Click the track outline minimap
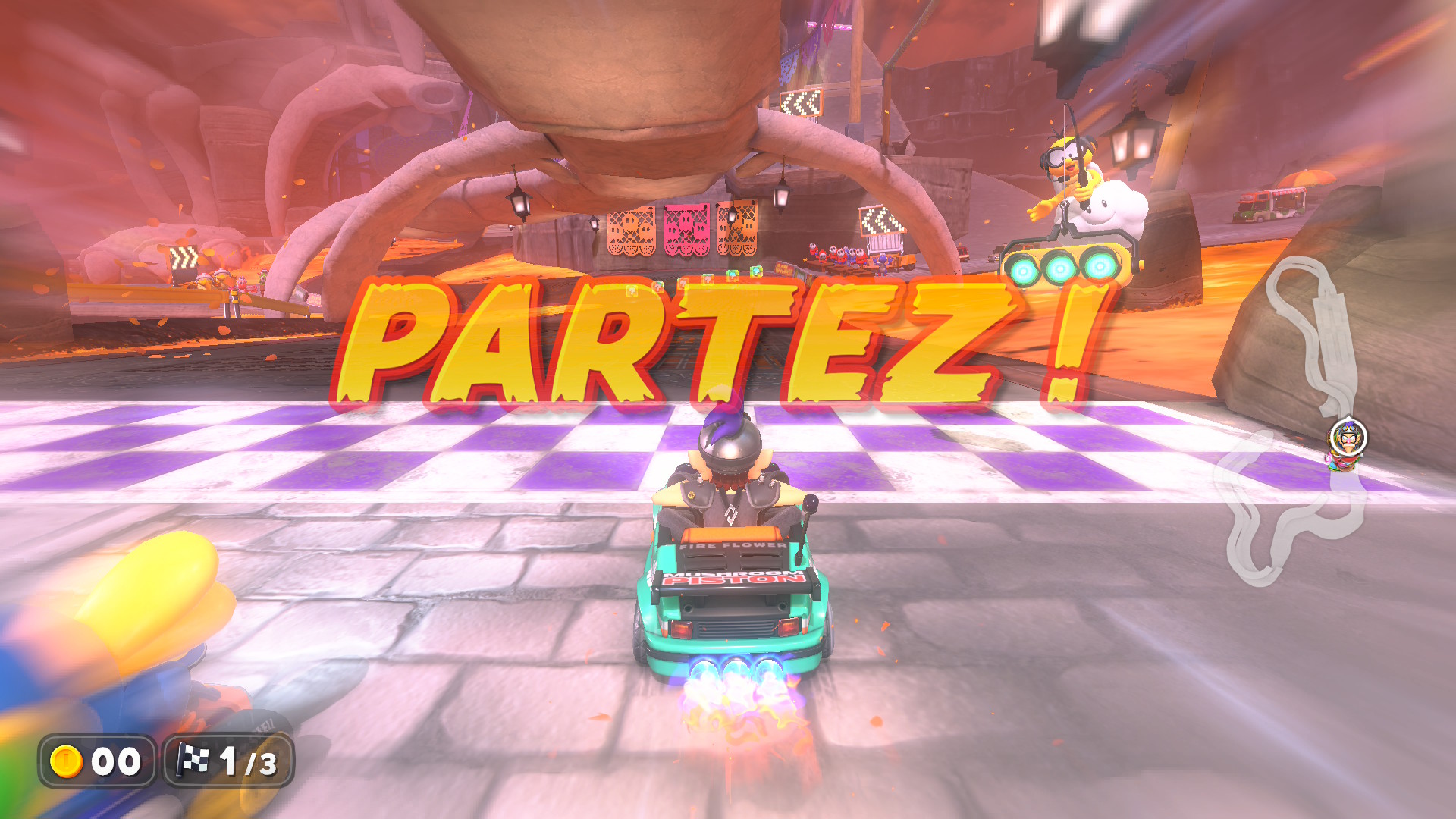Image resolution: width=1456 pixels, height=819 pixels. (1289, 425)
